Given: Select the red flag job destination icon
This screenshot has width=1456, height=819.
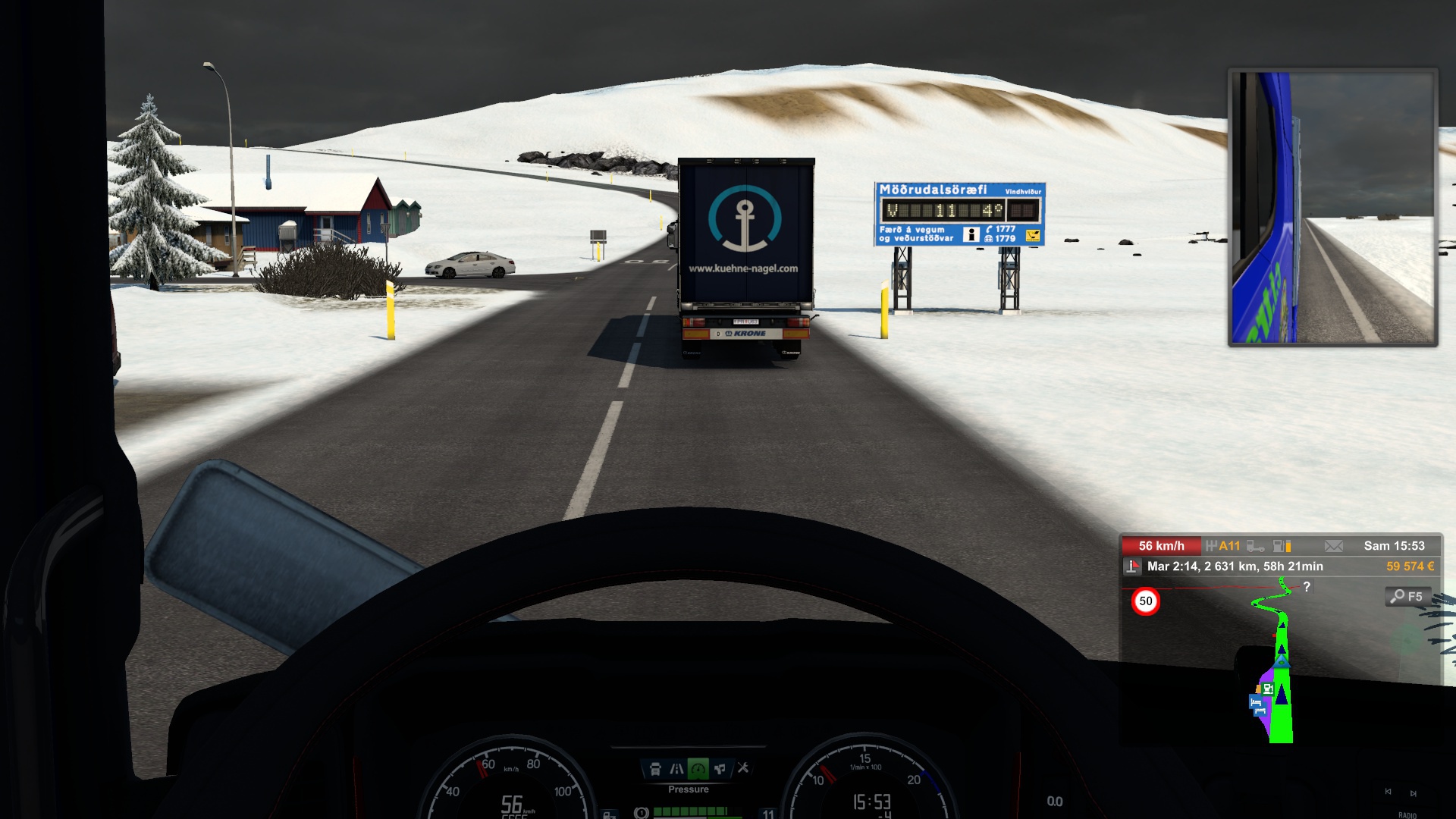Looking at the screenshot, I should pyautogui.click(x=1132, y=566).
